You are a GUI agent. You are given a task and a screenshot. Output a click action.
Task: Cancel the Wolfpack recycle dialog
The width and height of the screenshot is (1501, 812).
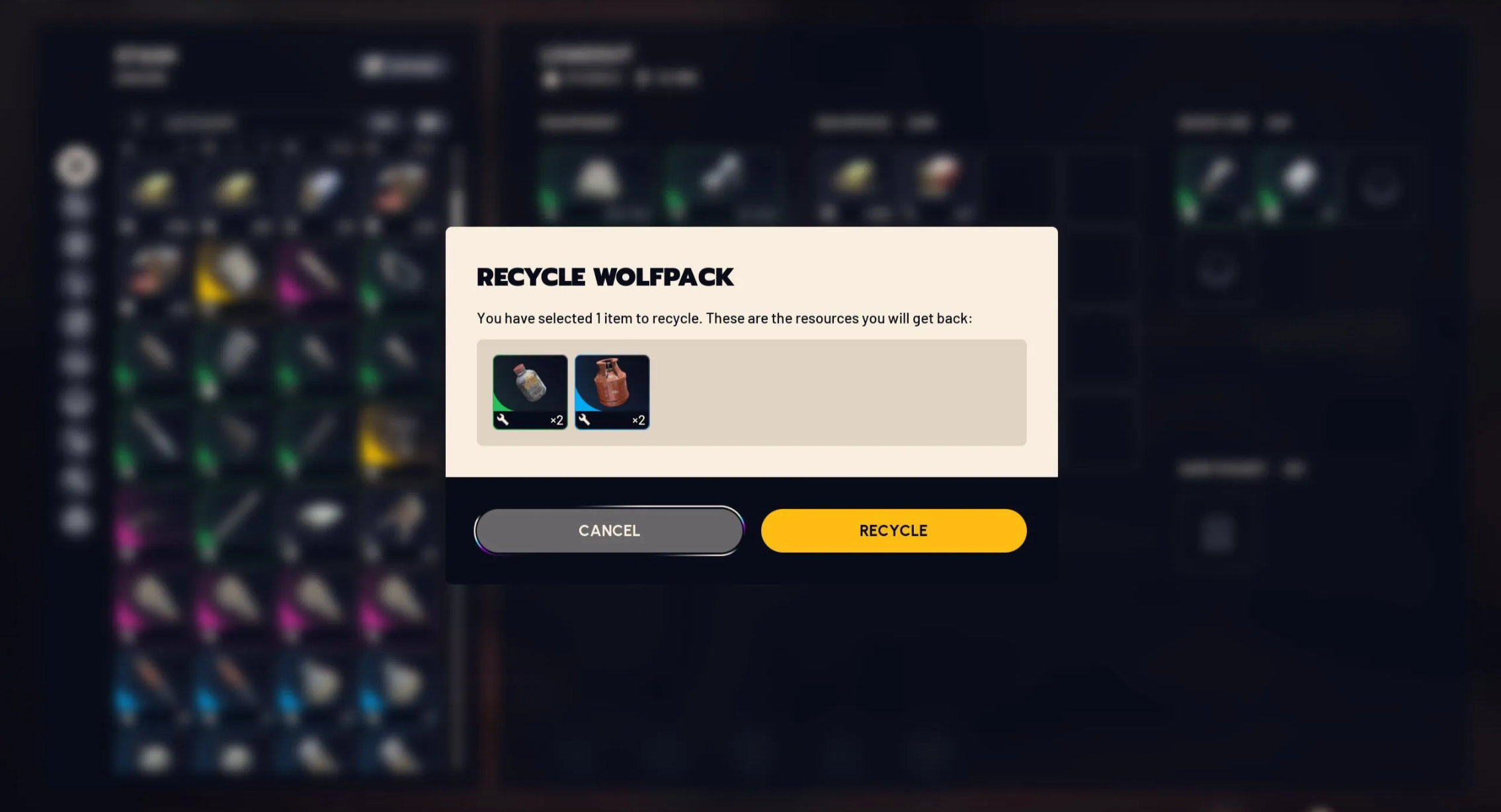[x=608, y=530]
